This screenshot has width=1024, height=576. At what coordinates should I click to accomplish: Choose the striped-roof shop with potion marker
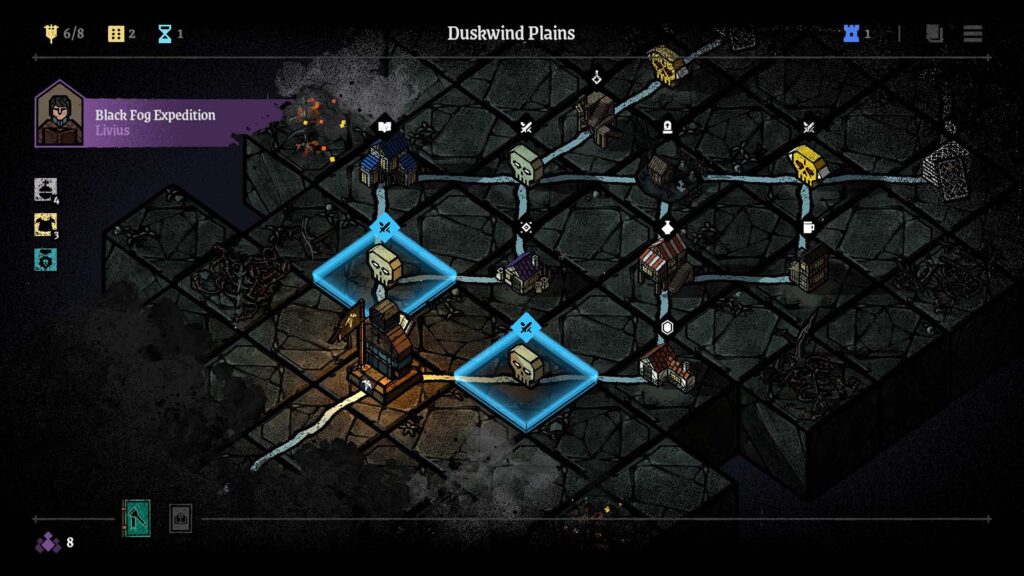664,258
